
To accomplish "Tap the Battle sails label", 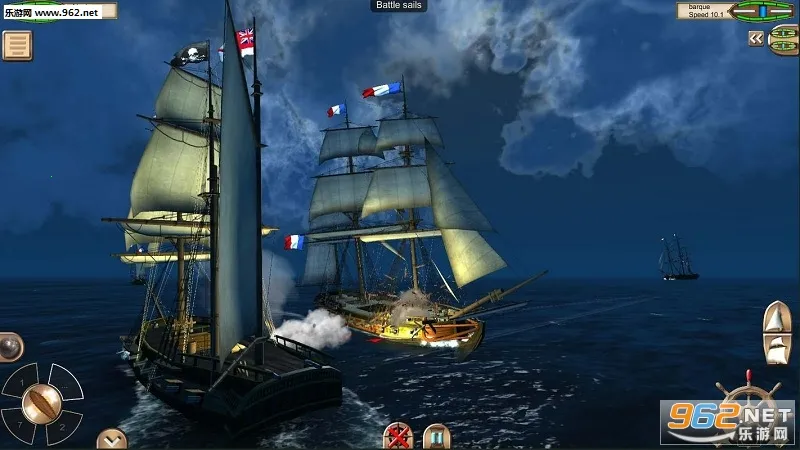I will click(x=400, y=6).
